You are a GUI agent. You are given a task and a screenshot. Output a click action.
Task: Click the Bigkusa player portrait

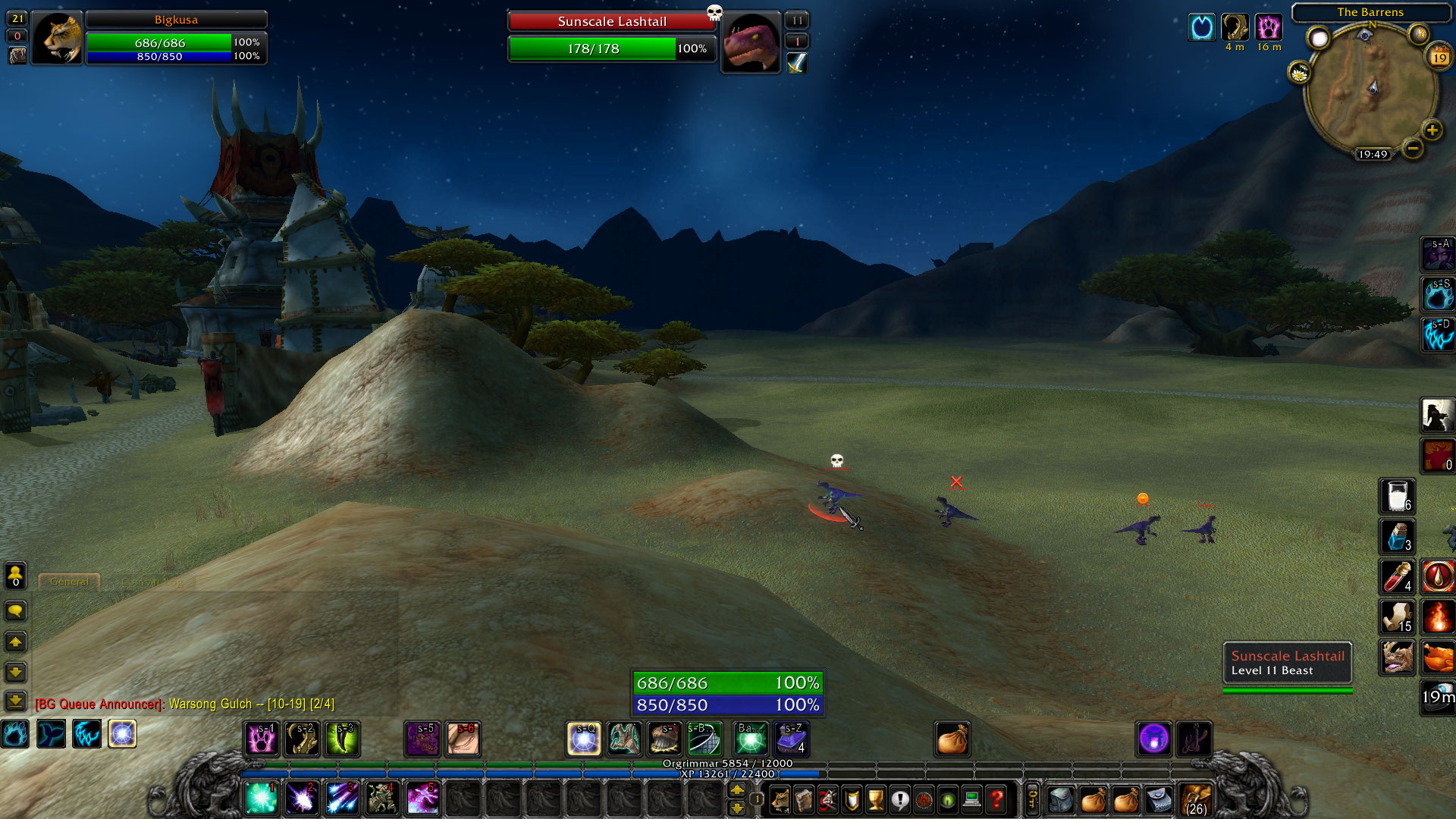click(58, 39)
